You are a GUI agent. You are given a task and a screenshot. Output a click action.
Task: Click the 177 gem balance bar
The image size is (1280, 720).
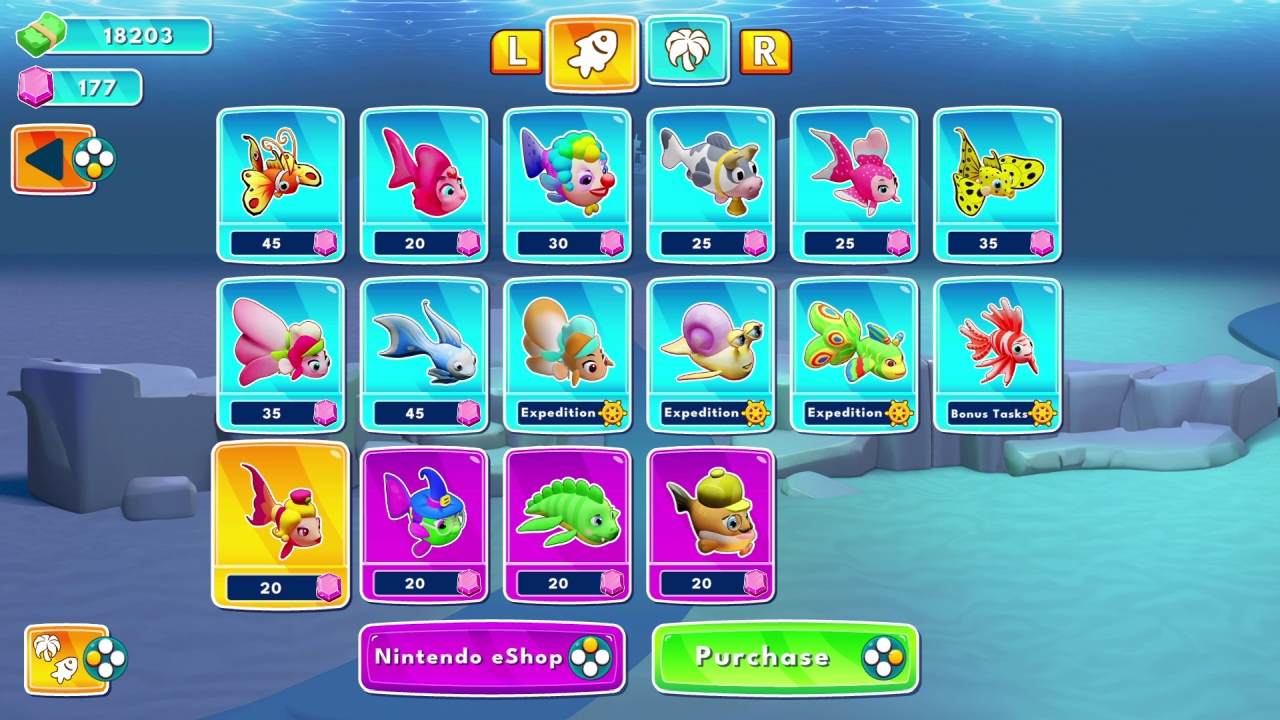click(x=80, y=88)
